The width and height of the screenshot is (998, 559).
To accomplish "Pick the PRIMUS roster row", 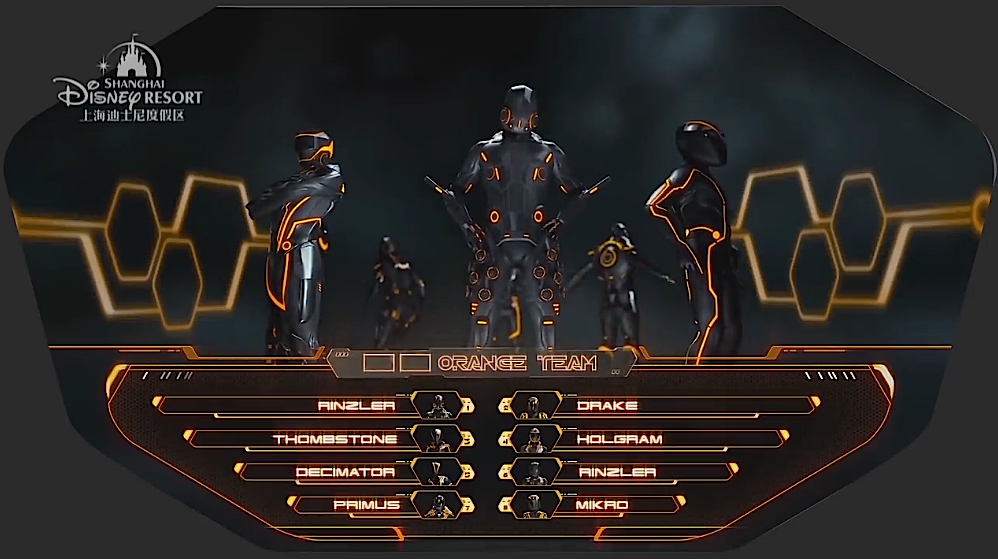I will tap(366, 505).
